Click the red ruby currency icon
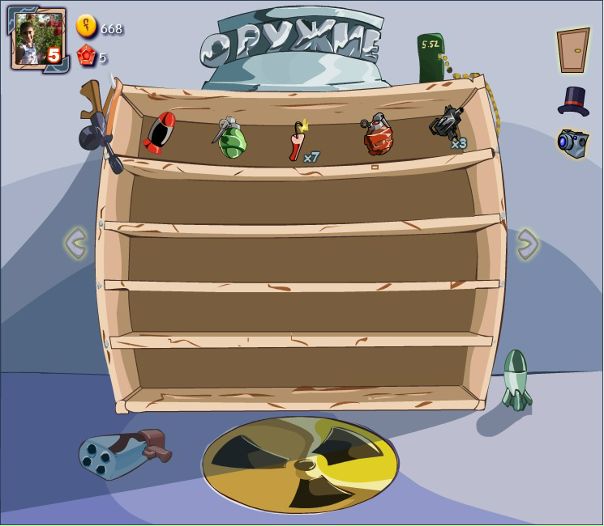The image size is (604, 526). tap(86, 56)
